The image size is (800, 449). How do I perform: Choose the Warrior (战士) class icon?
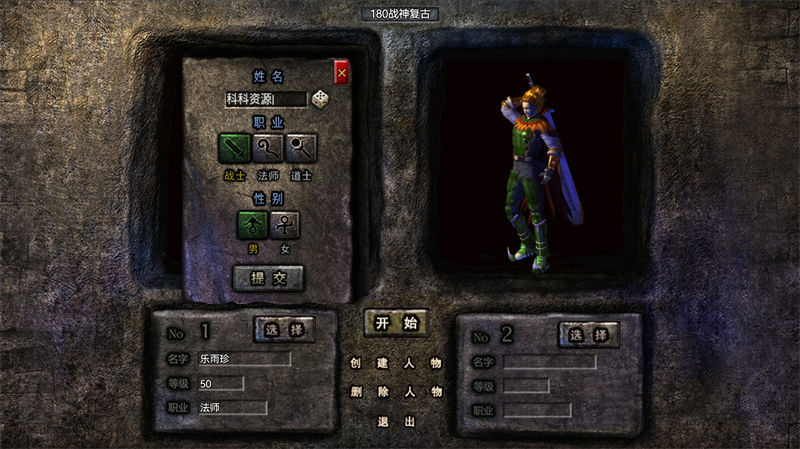click(x=235, y=149)
